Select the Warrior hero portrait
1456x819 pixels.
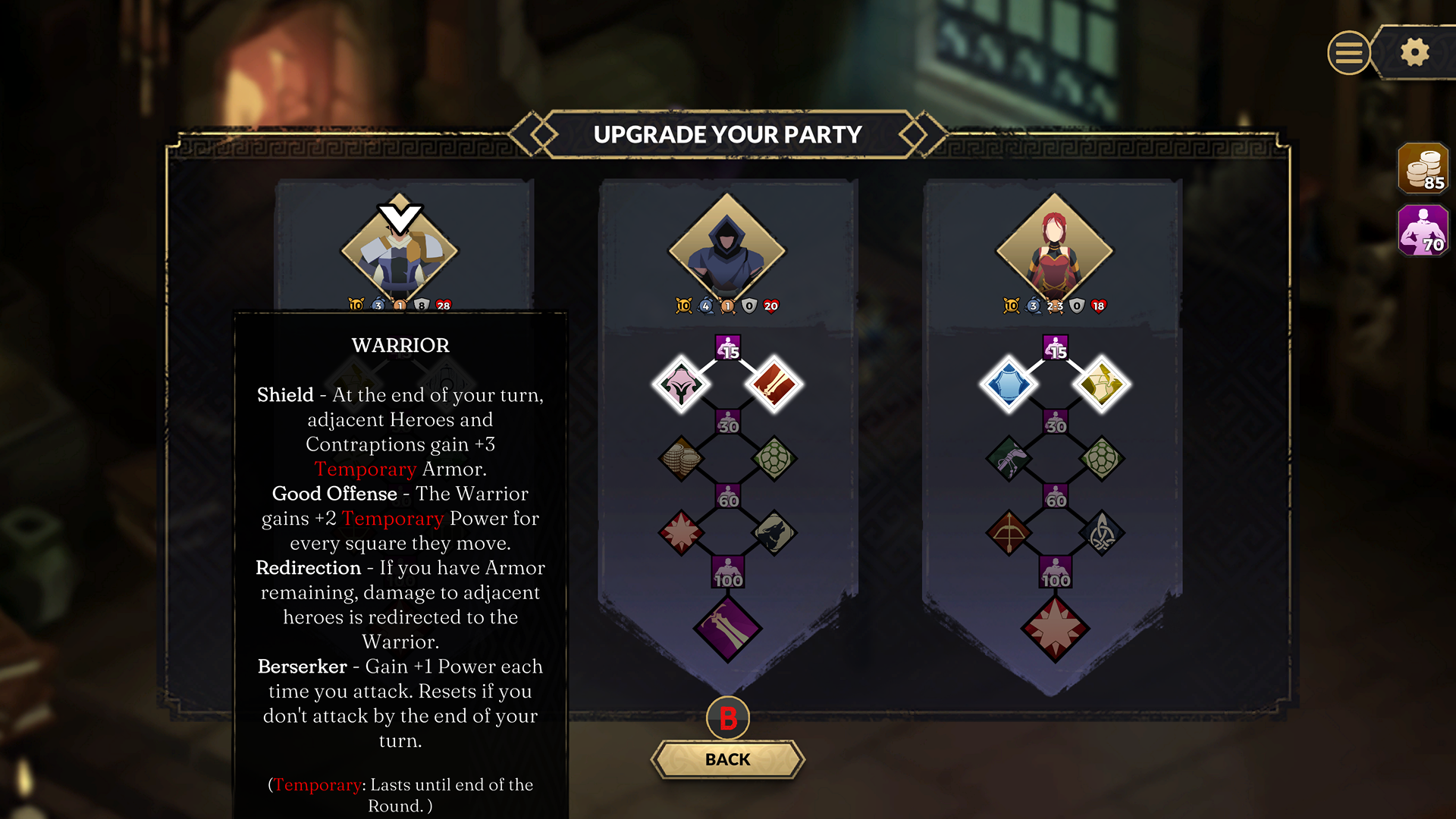tap(400, 249)
